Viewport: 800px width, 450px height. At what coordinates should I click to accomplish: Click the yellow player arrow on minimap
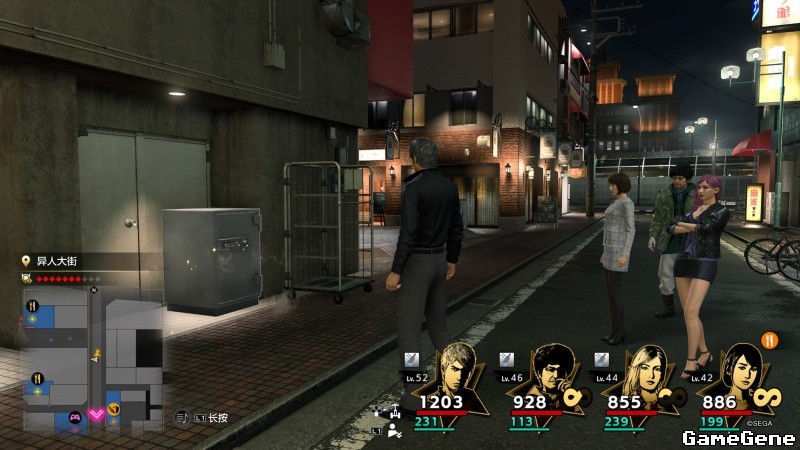96,355
